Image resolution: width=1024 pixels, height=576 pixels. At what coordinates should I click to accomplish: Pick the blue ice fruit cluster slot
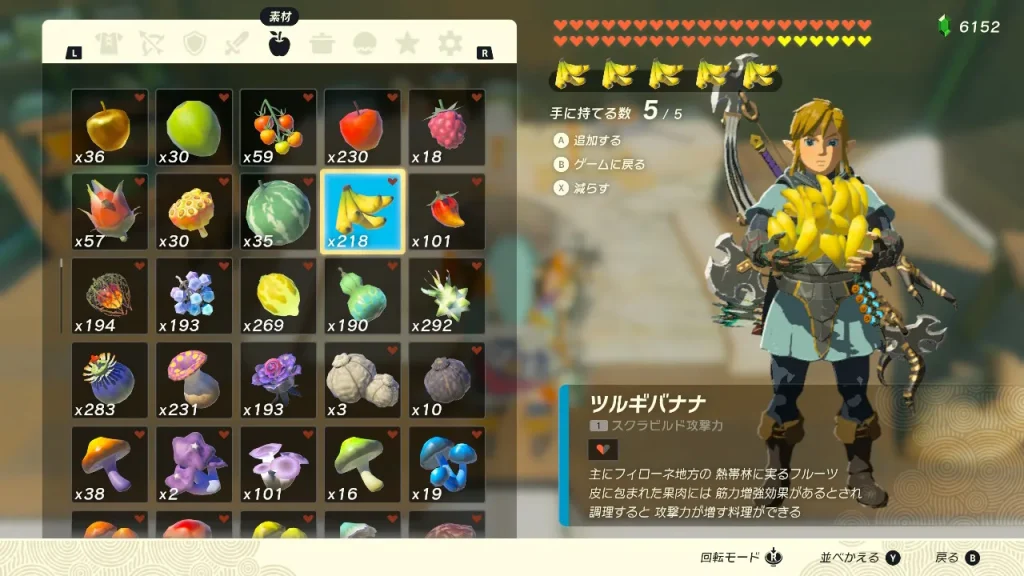coord(194,295)
